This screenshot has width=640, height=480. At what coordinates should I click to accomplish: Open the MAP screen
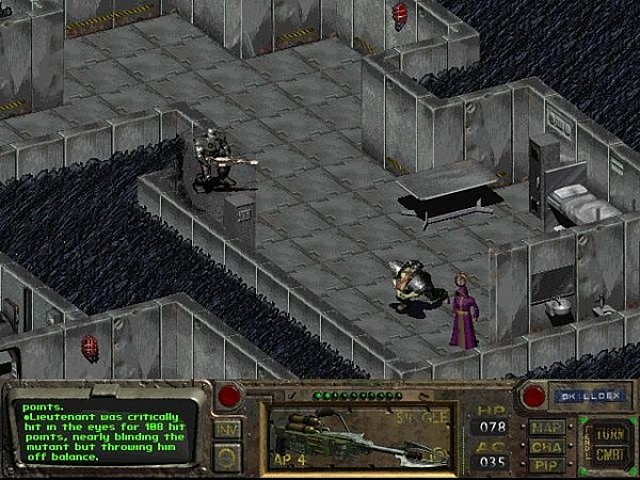[548, 427]
